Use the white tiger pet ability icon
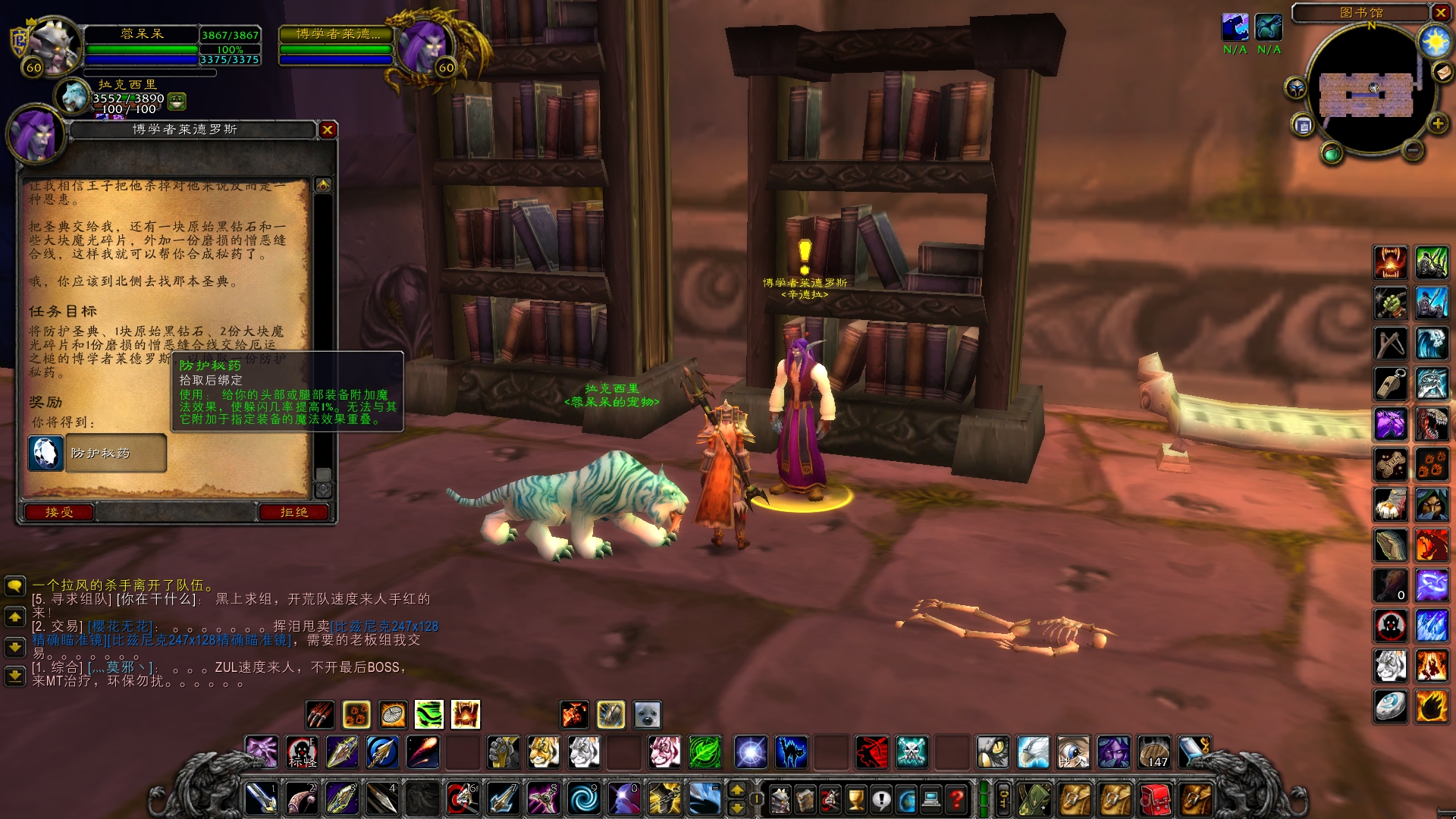The height and width of the screenshot is (819, 1456). (x=584, y=752)
